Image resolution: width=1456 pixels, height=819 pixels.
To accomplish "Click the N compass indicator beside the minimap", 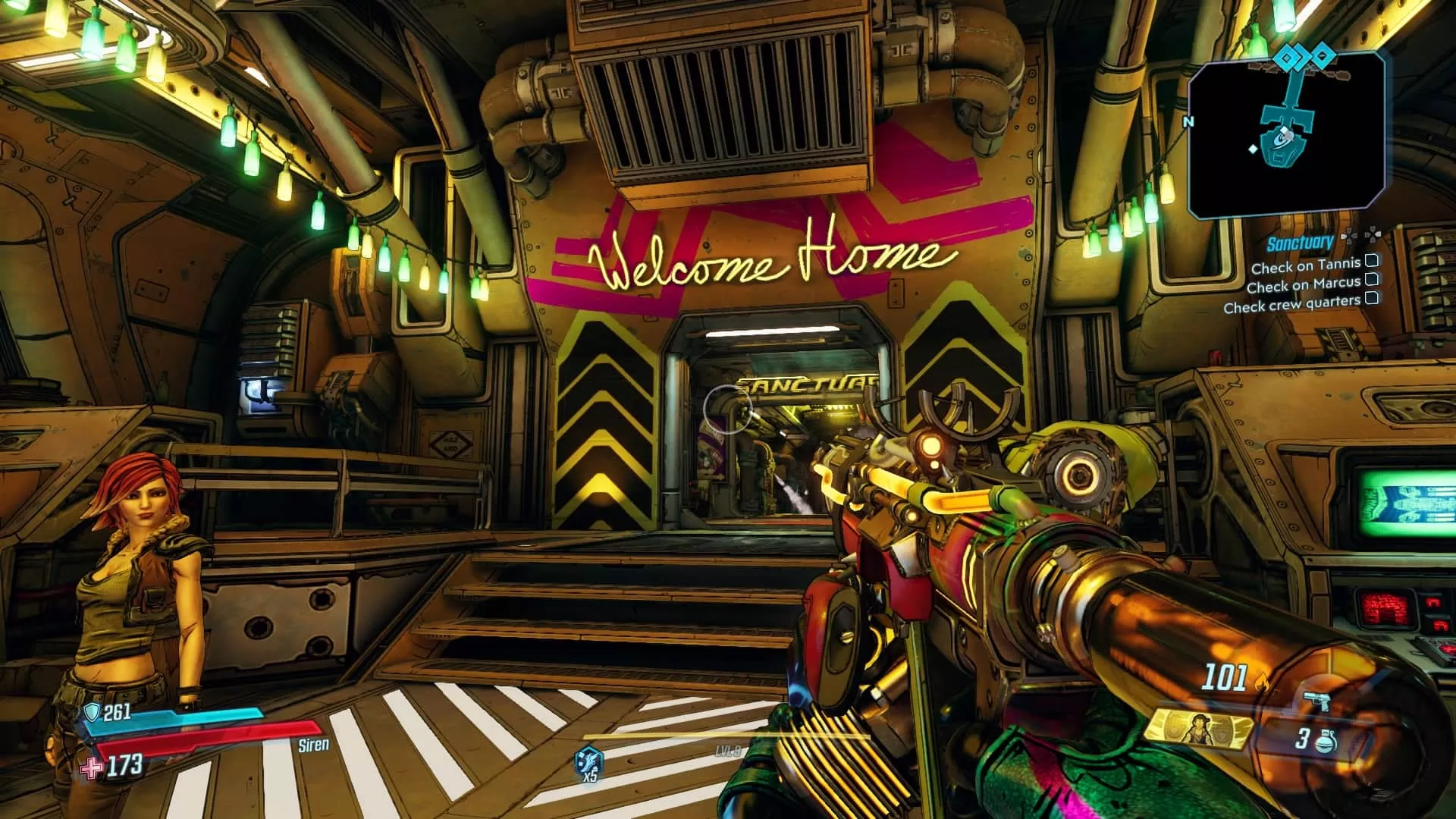I will (1190, 120).
